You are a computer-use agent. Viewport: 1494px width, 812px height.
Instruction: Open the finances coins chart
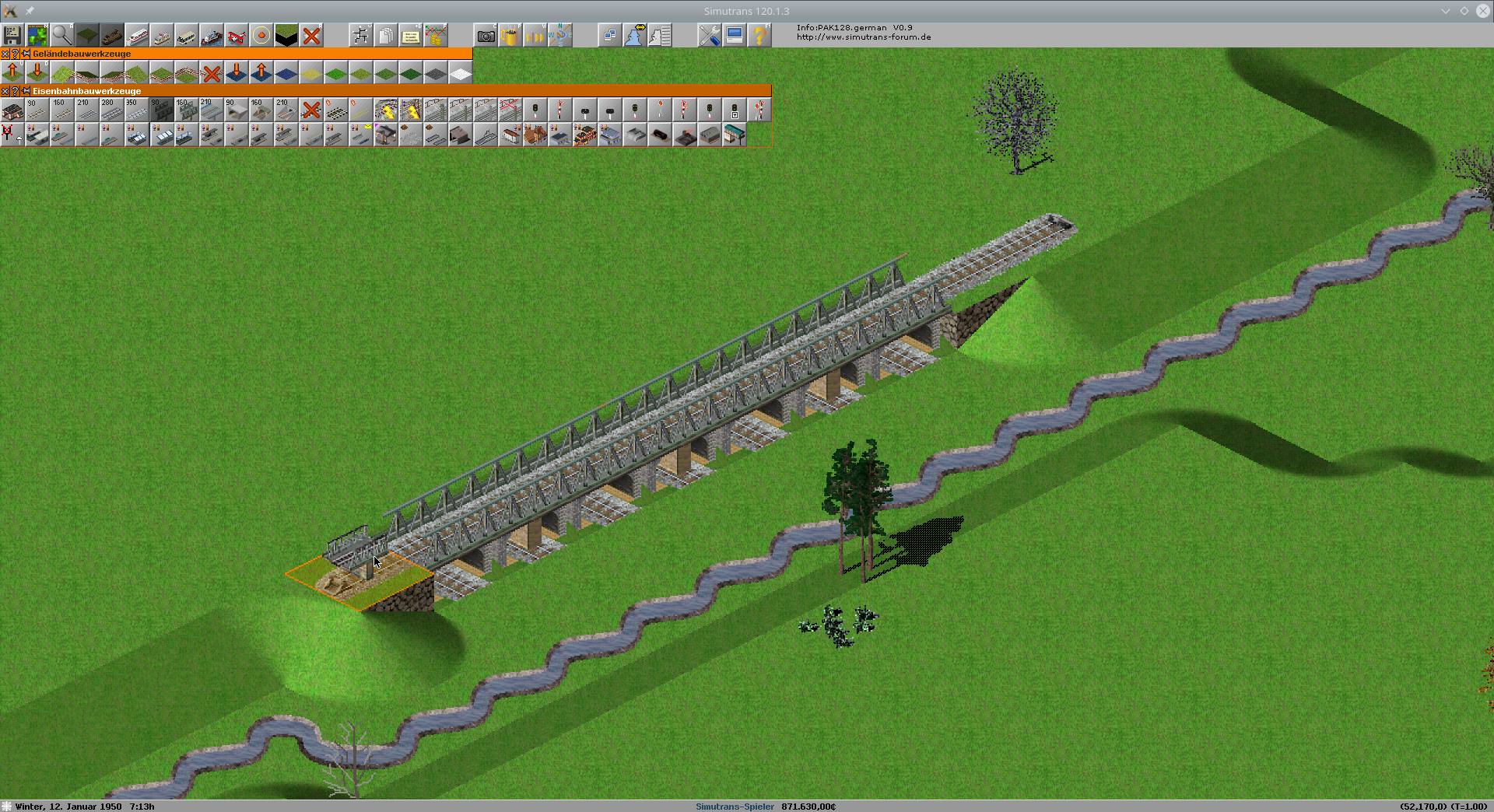[436, 36]
